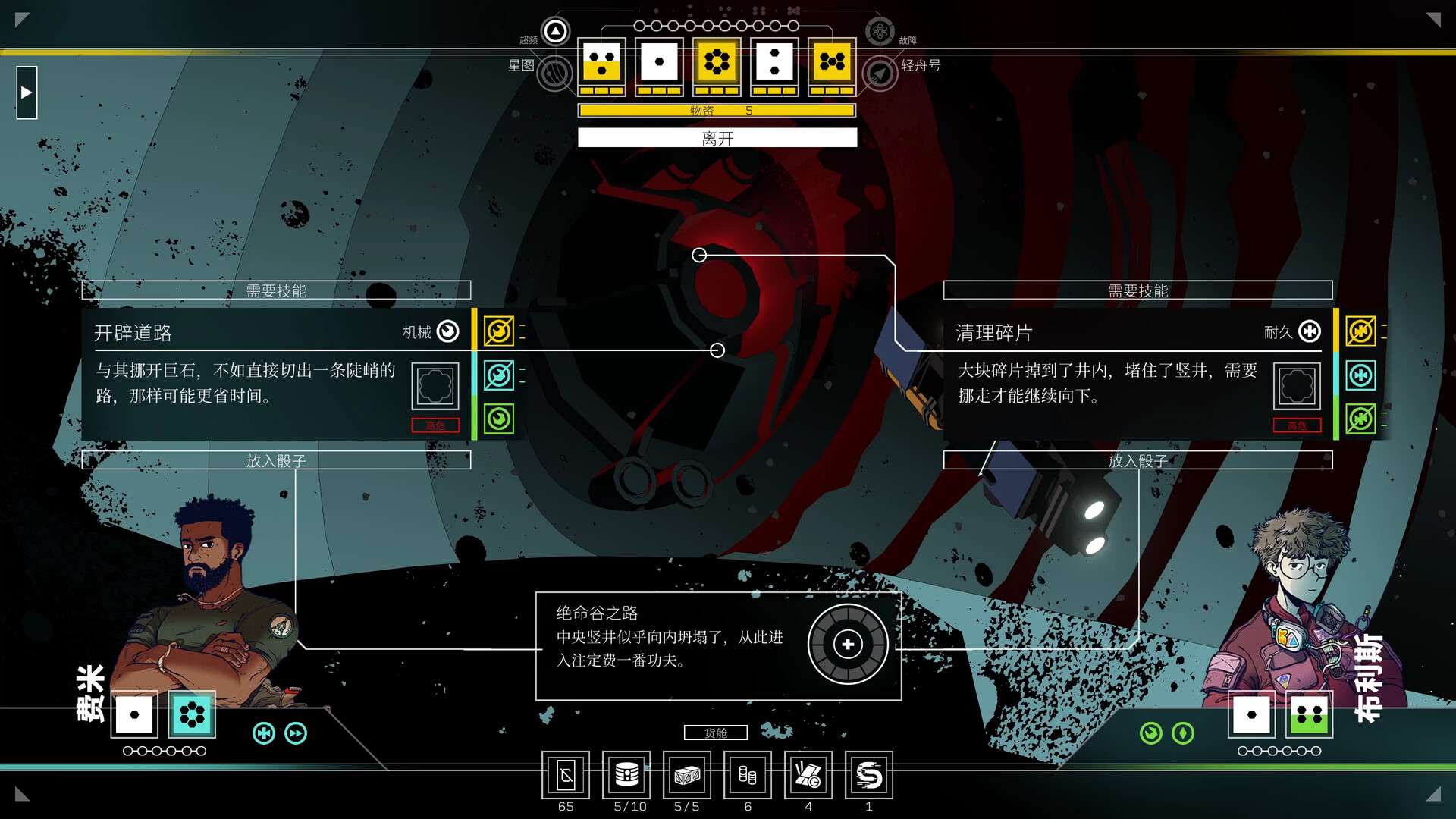This screenshot has width=1456, height=819.
Task: Click the coins cargo icon showing 6
Action: coord(748,776)
